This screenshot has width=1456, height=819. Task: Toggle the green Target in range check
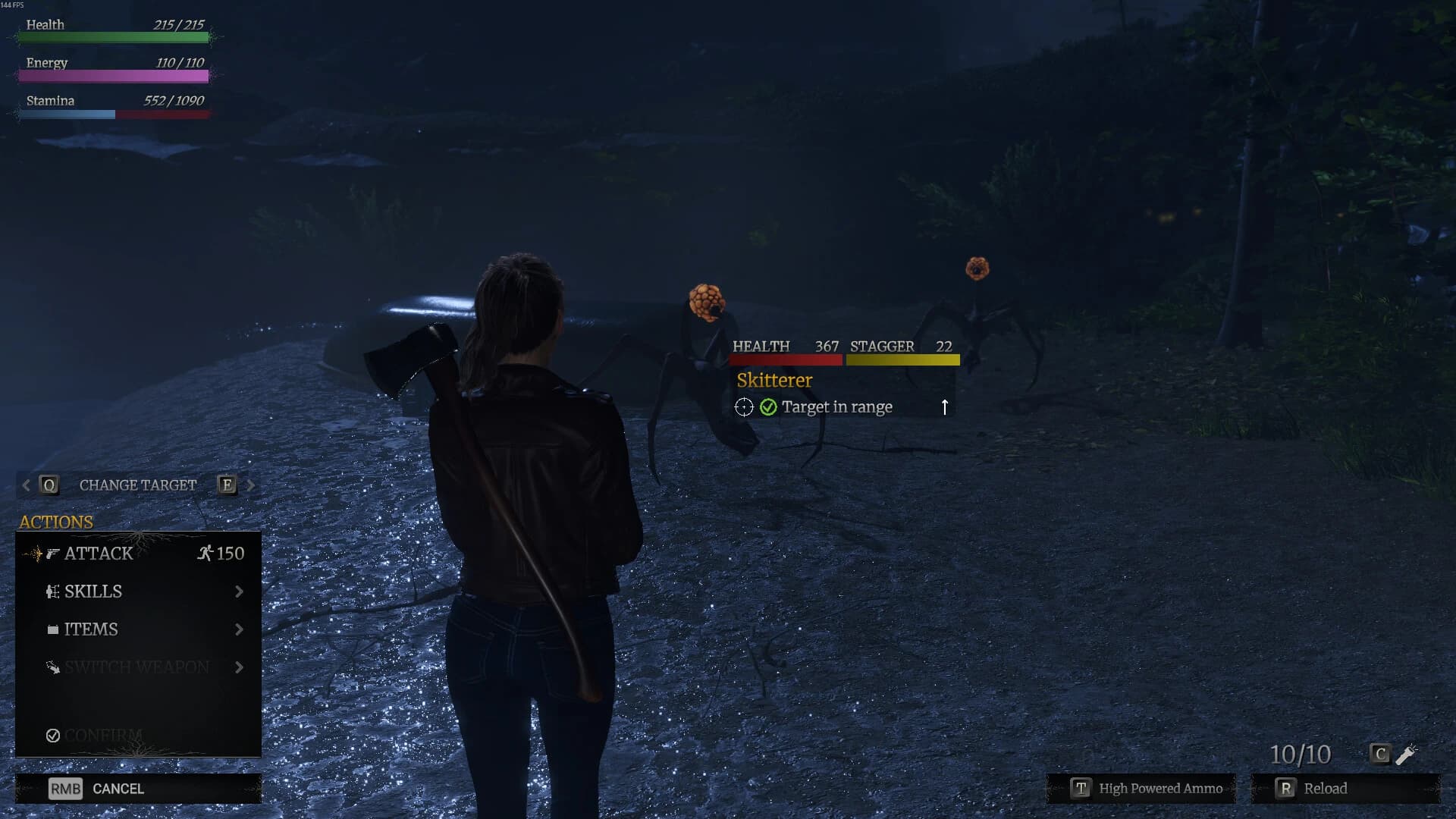point(767,406)
